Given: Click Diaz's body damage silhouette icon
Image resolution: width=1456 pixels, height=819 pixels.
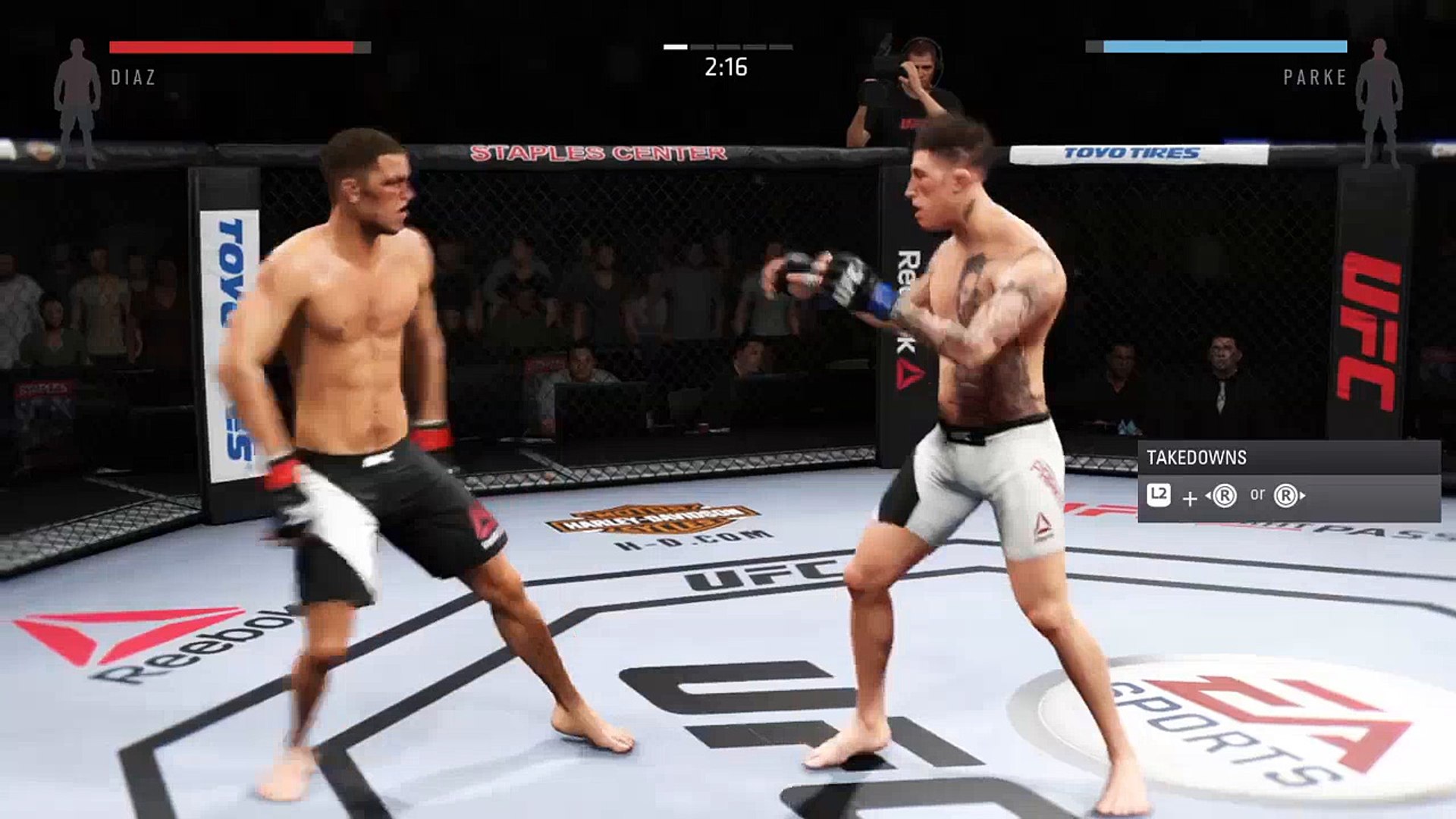Looking at the screenshot, I should [77, 102].
